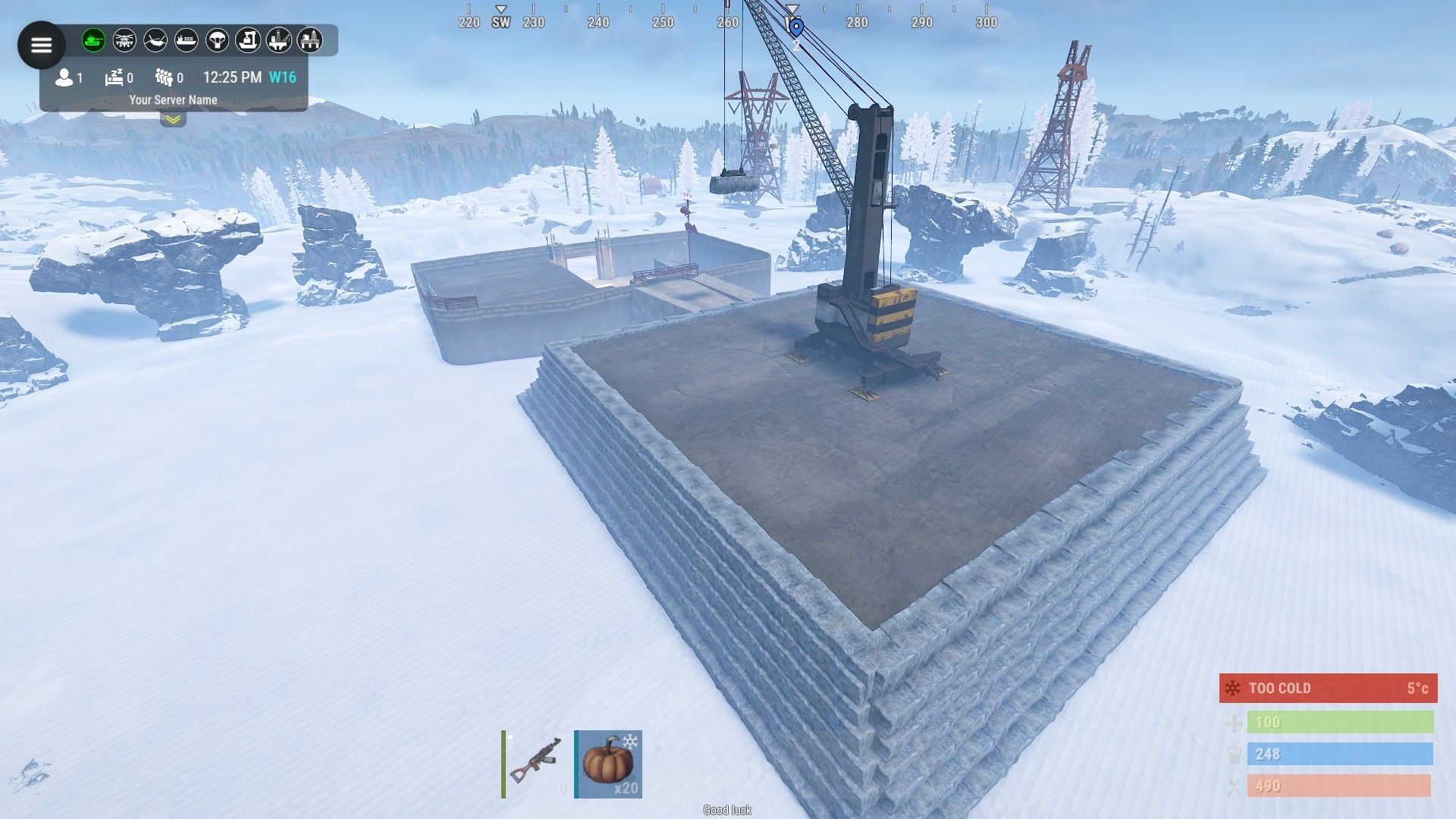The height and width of the screenshot is (819, 1456).
Task: Select the assault rifle hotbar slot
Action: pos(536,764)
